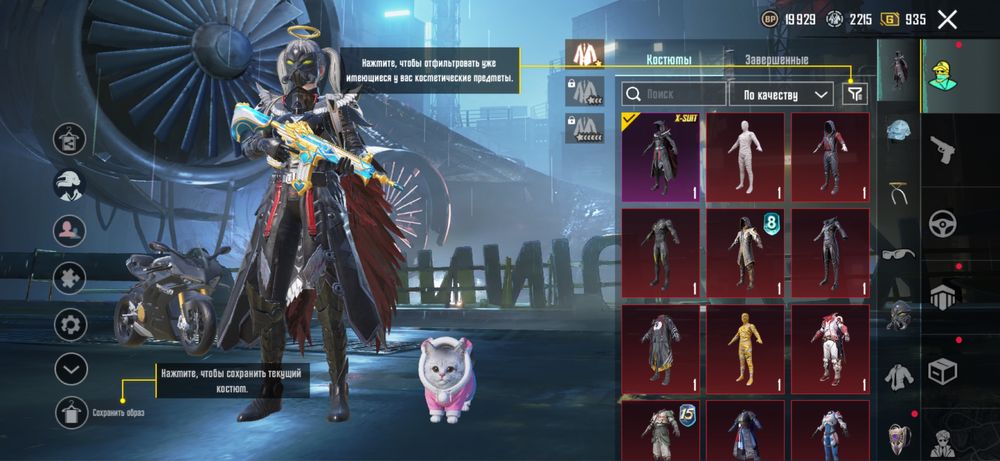The image size is (1000, 461).
Task: Switch to the Костюмы tab
Action: (x=669, y=60)
